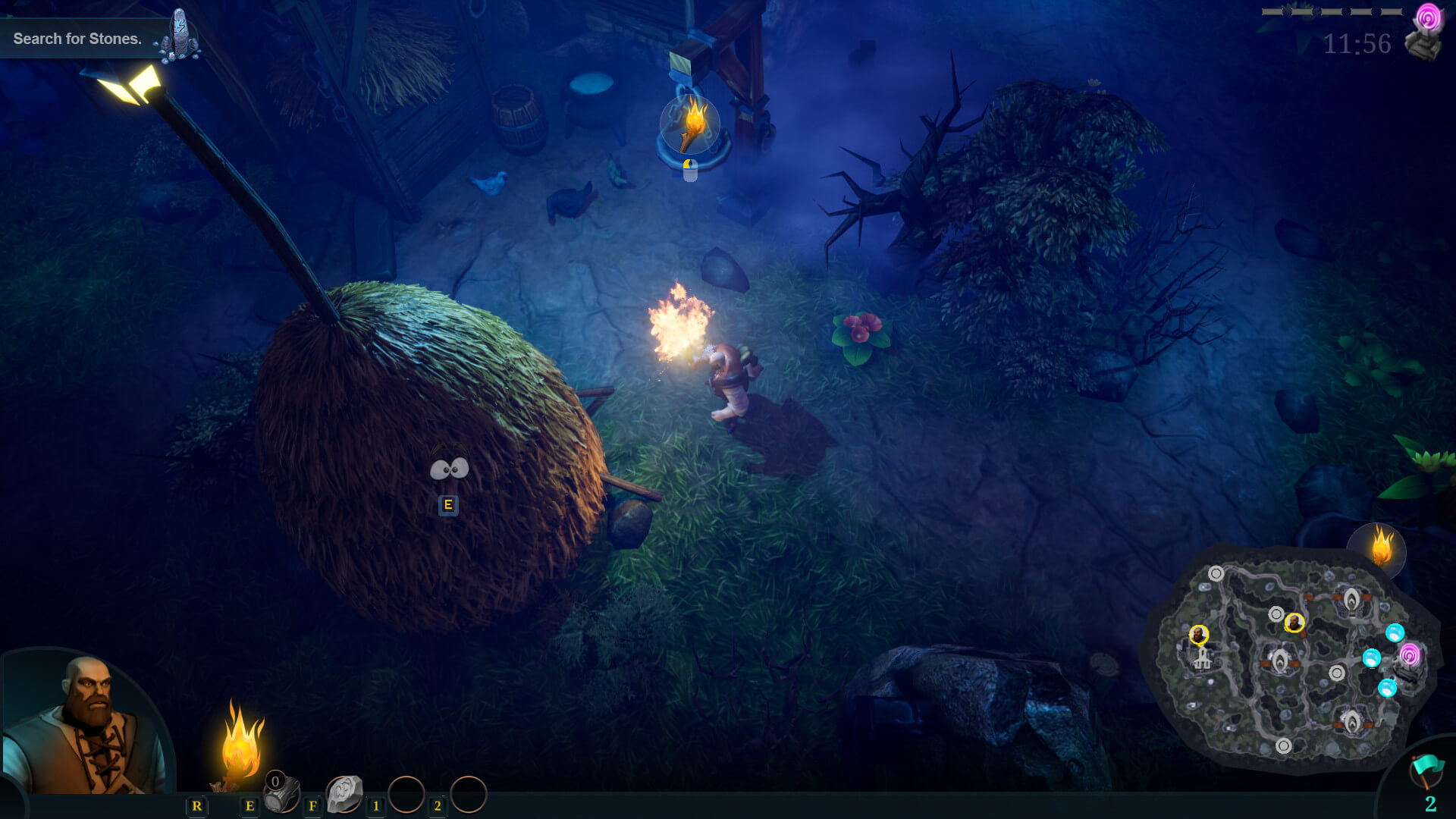Click empty hotbar slot 2
Image resolution: width=1456 pixels, height=819 pixels.
469,794
